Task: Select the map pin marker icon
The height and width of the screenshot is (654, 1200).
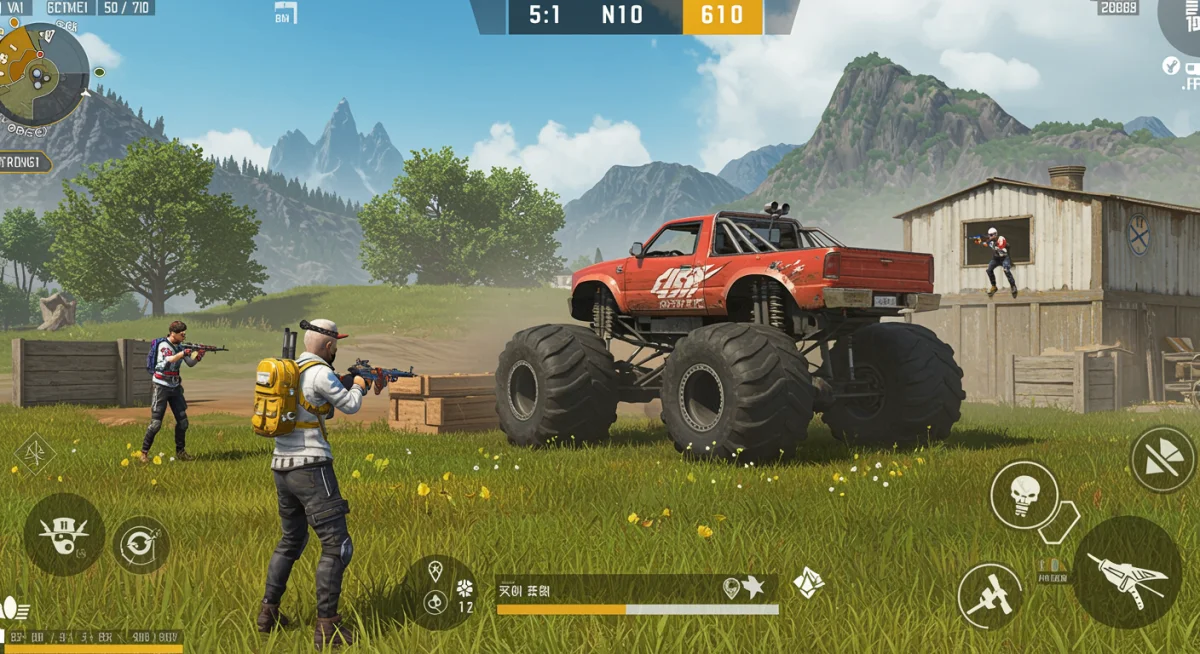Action: (435, 572)
